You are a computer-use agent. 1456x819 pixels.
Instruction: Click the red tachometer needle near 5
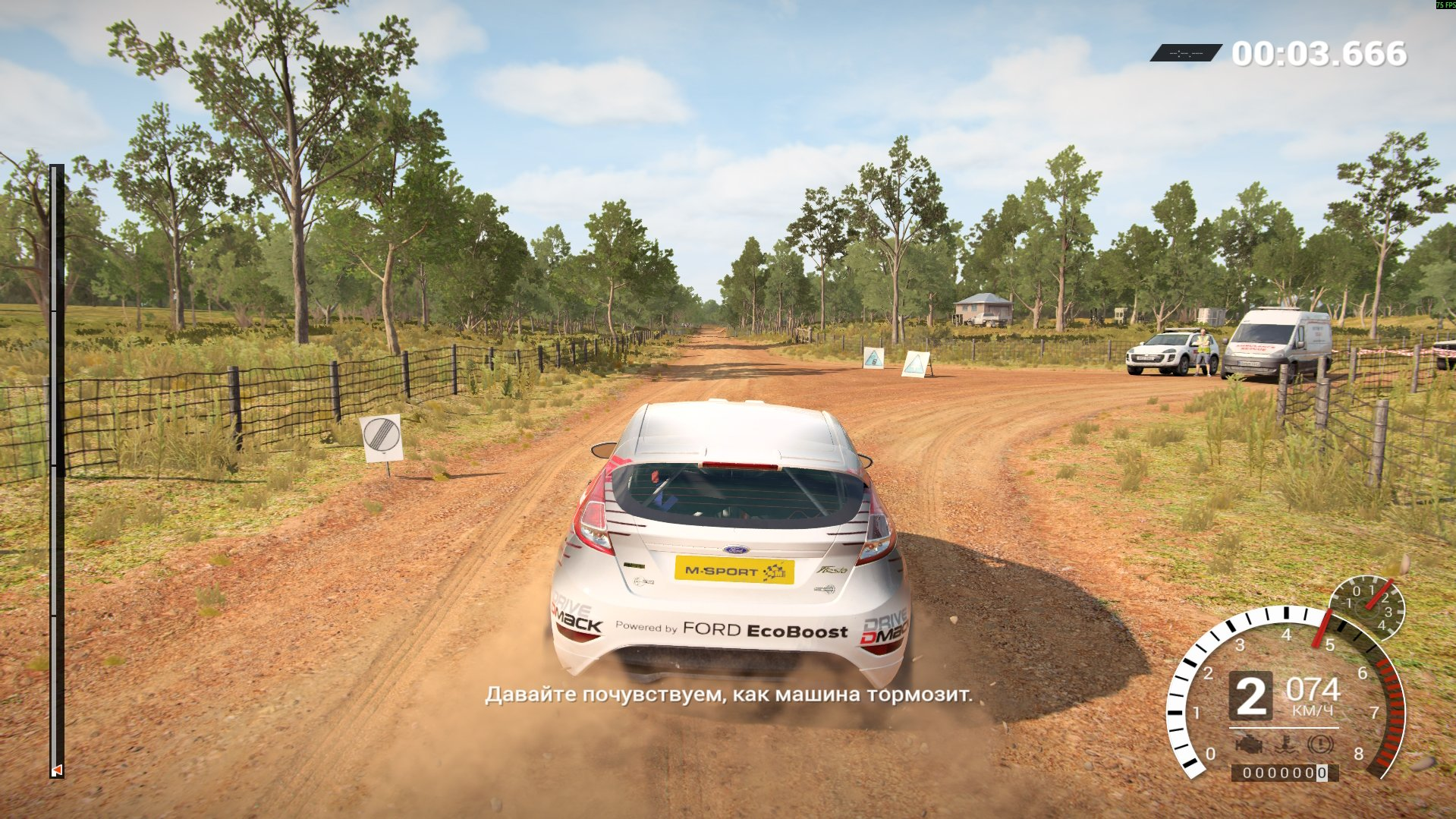pyautogui.click(x=1322, y=627)
